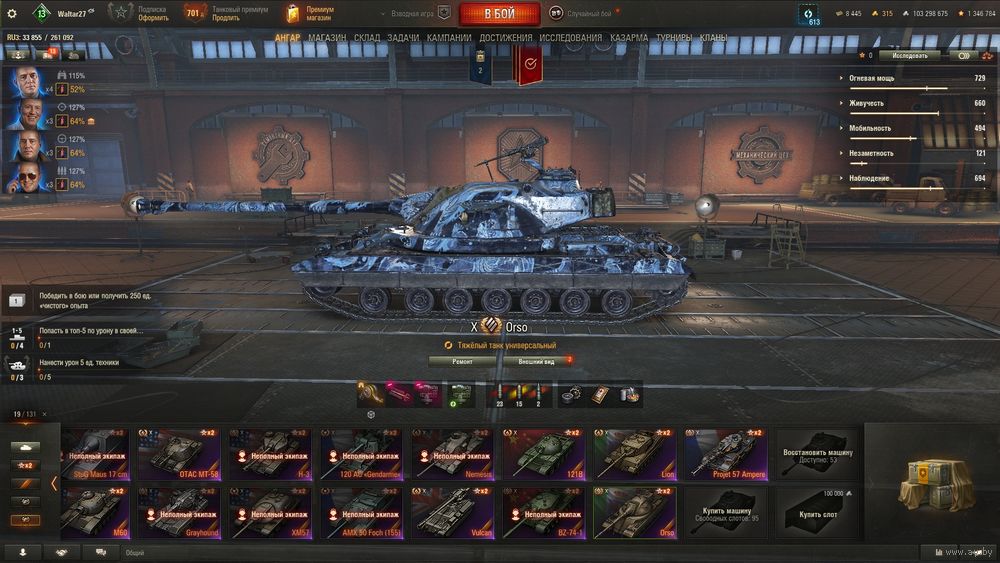This screenshot has height=563, width=1000.
Task: Go to the ЗАДАЧИ tab
Action: 403,38
